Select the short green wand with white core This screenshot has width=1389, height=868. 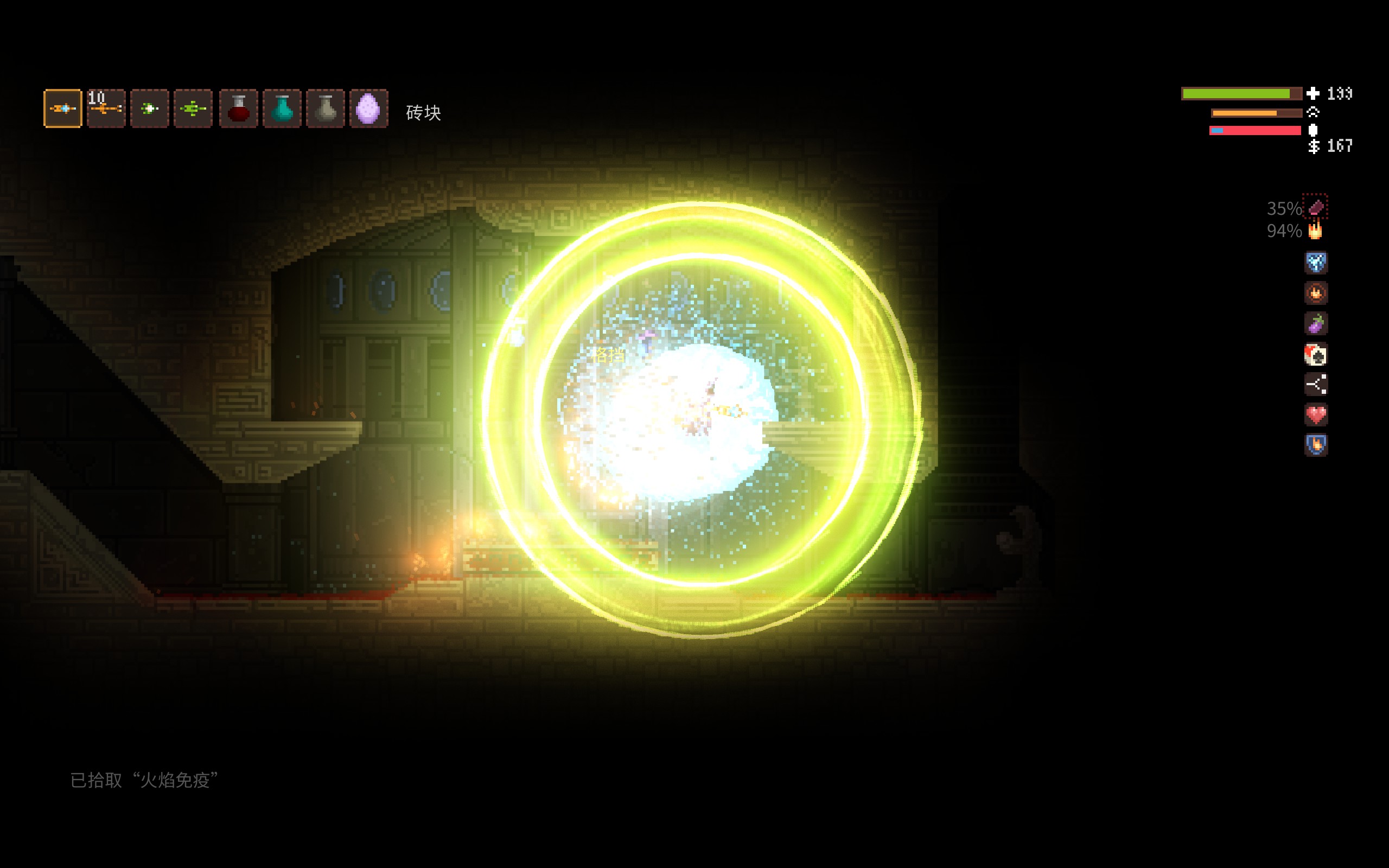(150, 108)
